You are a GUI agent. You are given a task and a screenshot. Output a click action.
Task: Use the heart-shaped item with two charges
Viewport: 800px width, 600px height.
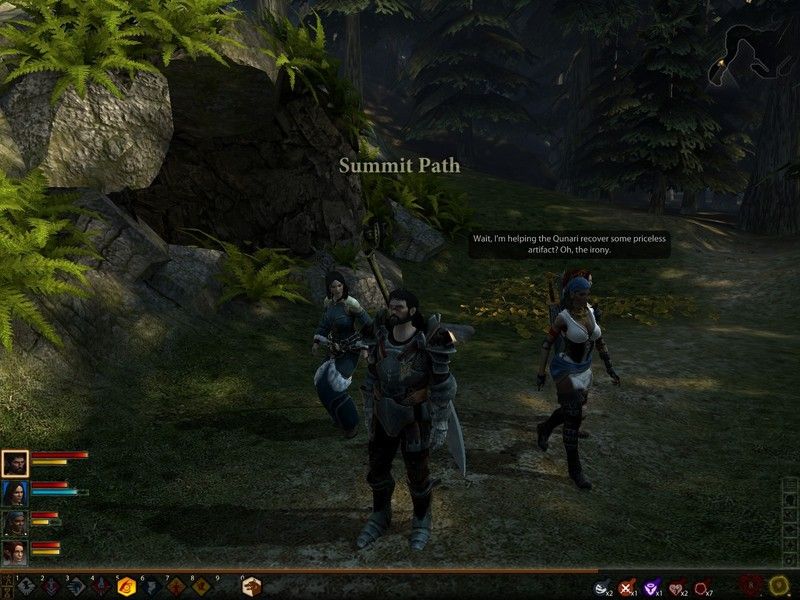tap(677, 588)
